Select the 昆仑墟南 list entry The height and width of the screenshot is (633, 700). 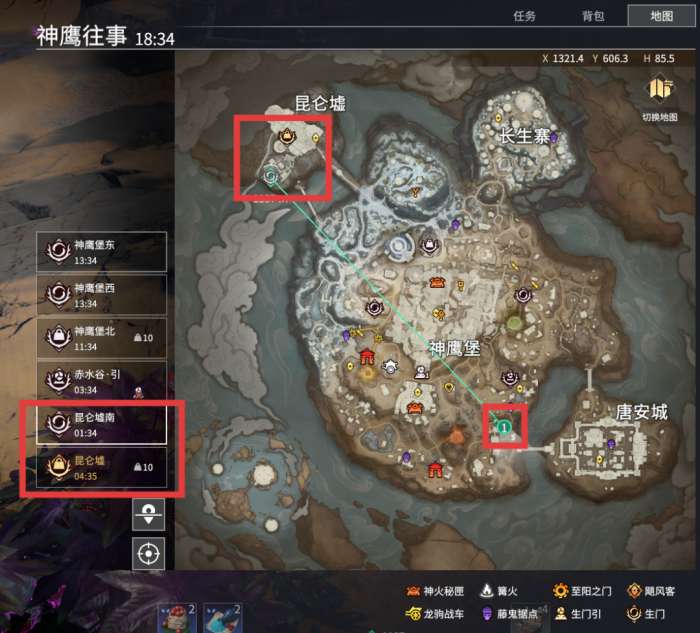point(102,424)
